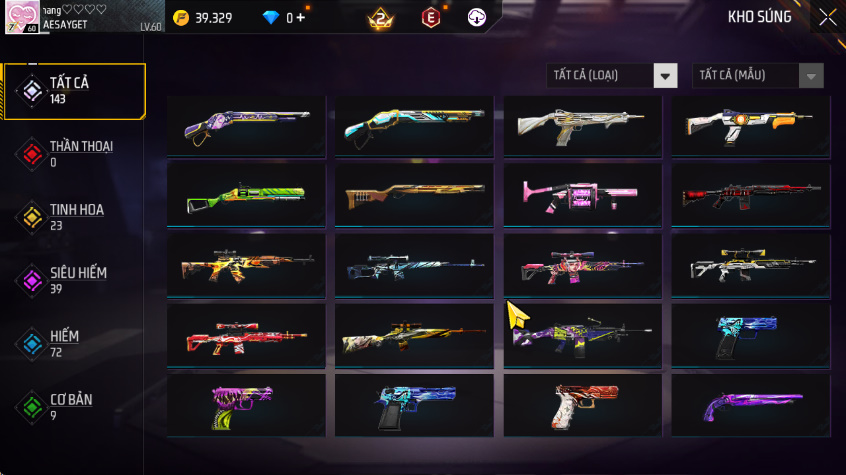The image size is (846, 475).
Task: Close the Kho Súng weapon screen
Action: (827, 17)
